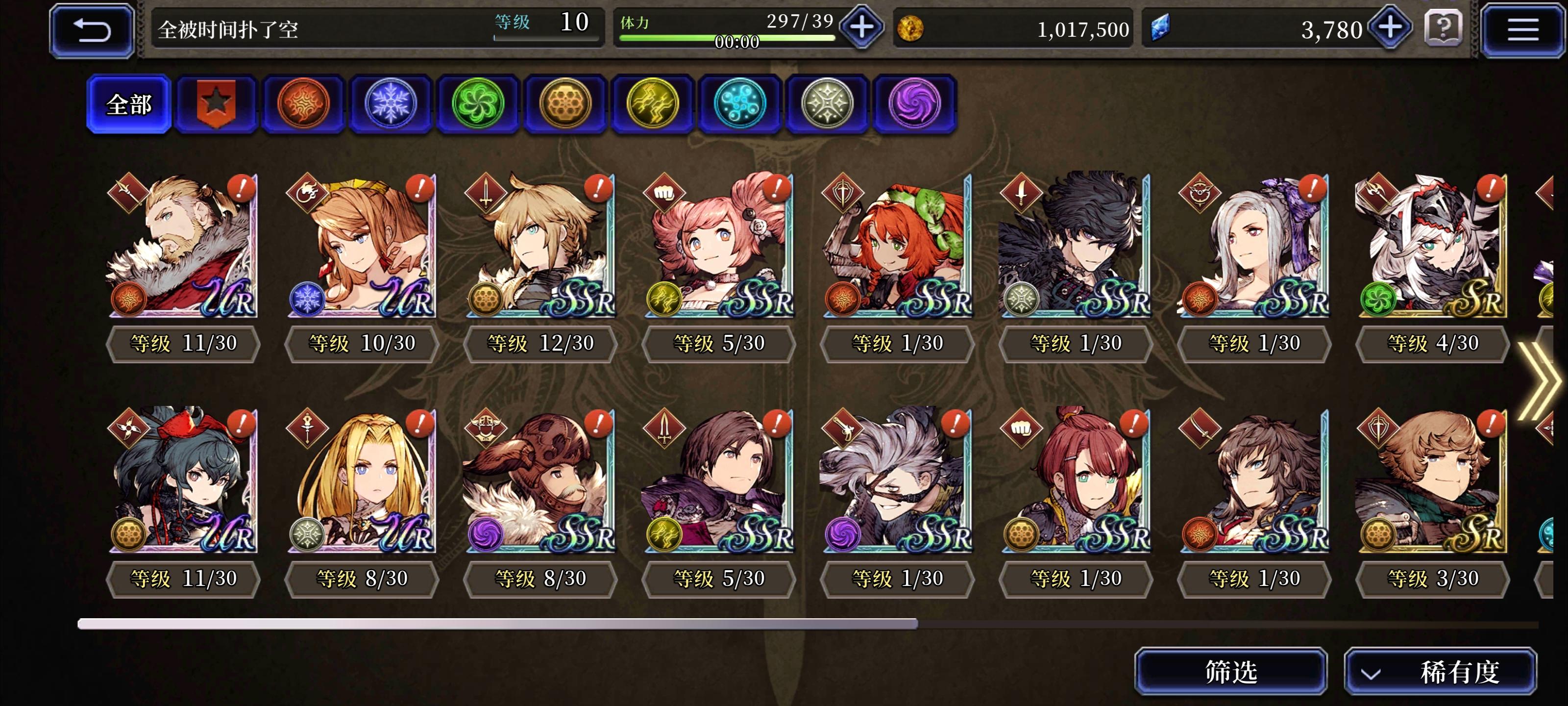Enable the 全部 (All) filter tab
Viewport: 1568px width, 706px height.
point(129,103)
